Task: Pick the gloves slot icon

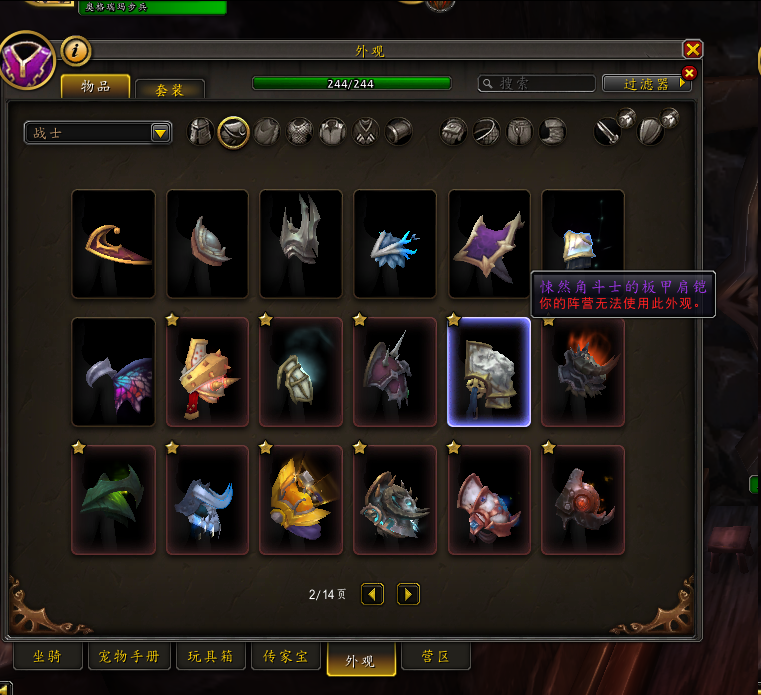Action: (454, 132)
